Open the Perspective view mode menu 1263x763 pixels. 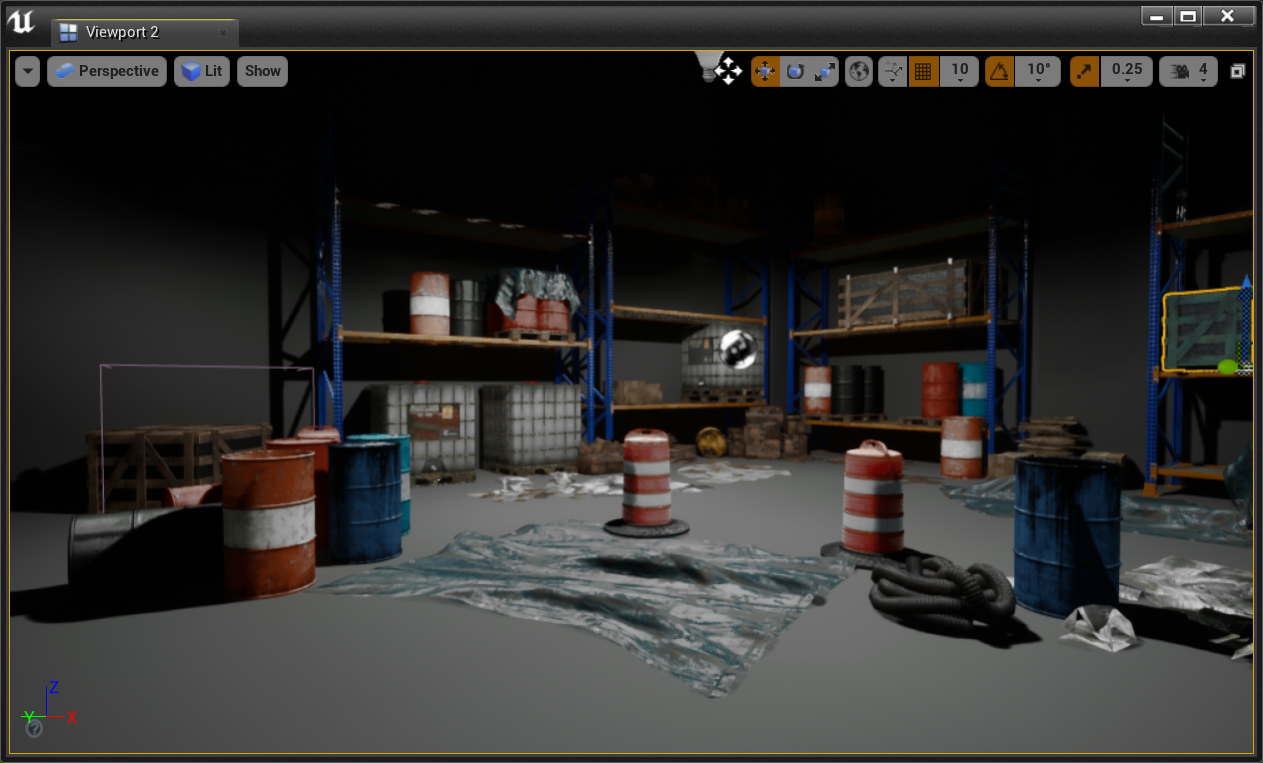(x=107, y=71)
